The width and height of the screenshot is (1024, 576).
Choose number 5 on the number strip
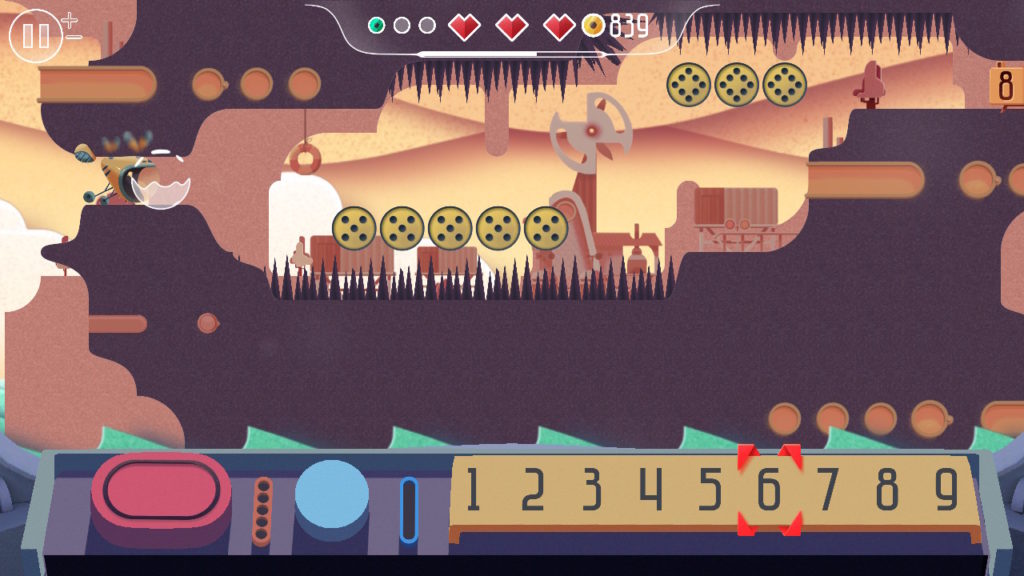click(x=710, y=490)
